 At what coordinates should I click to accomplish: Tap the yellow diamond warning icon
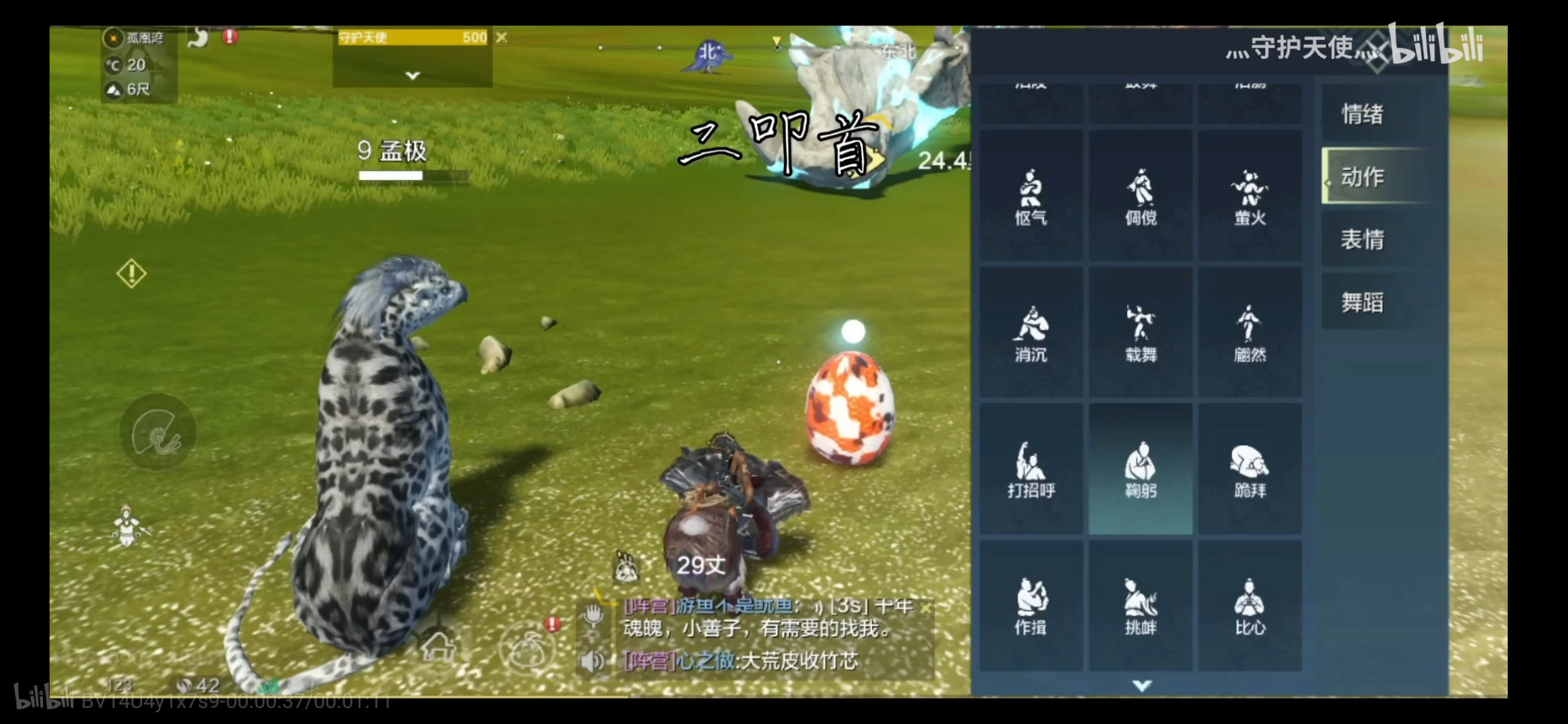(131, 274)
